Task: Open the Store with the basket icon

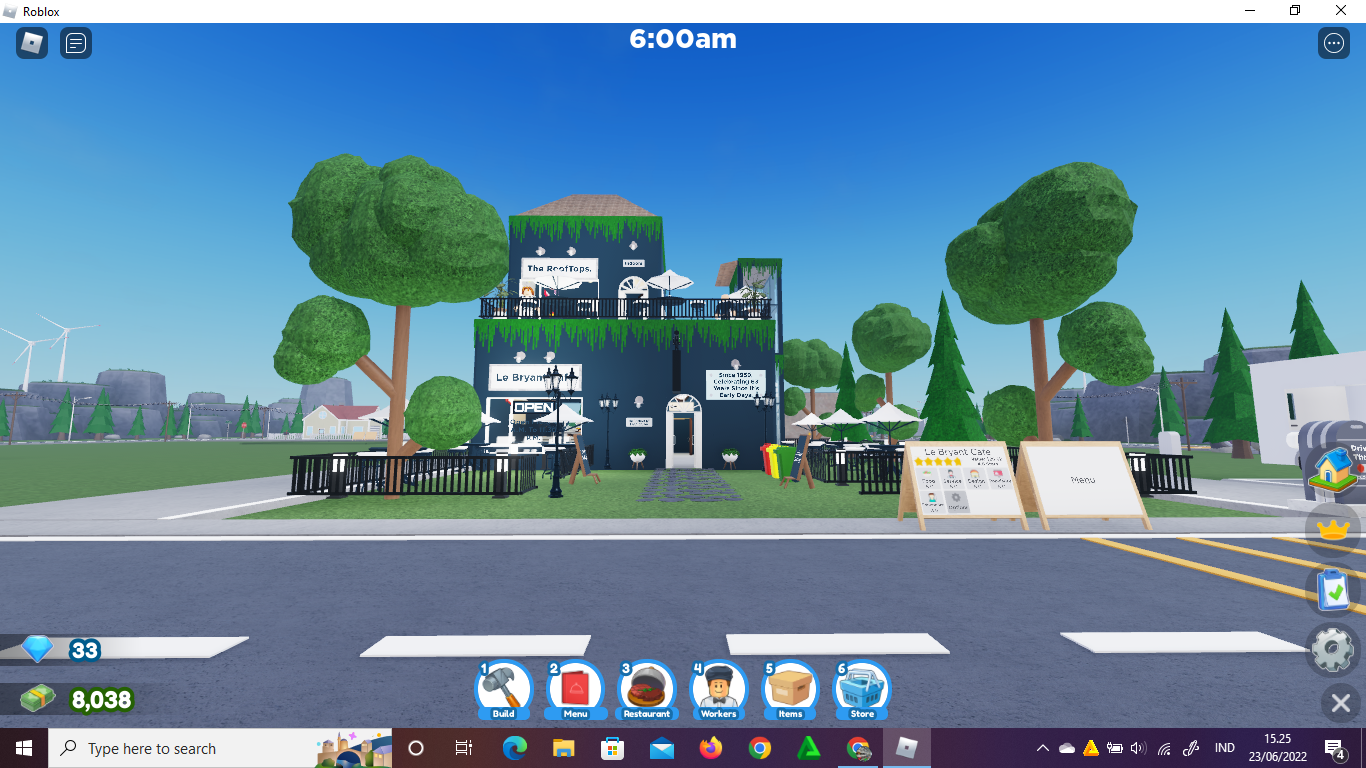Action: pos(861,690)
